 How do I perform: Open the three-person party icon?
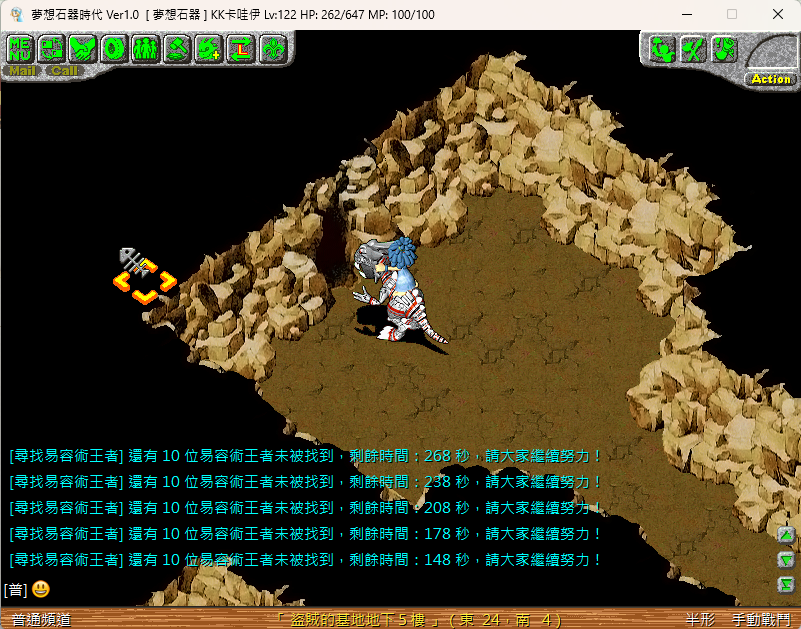click(x=145, y=48)
